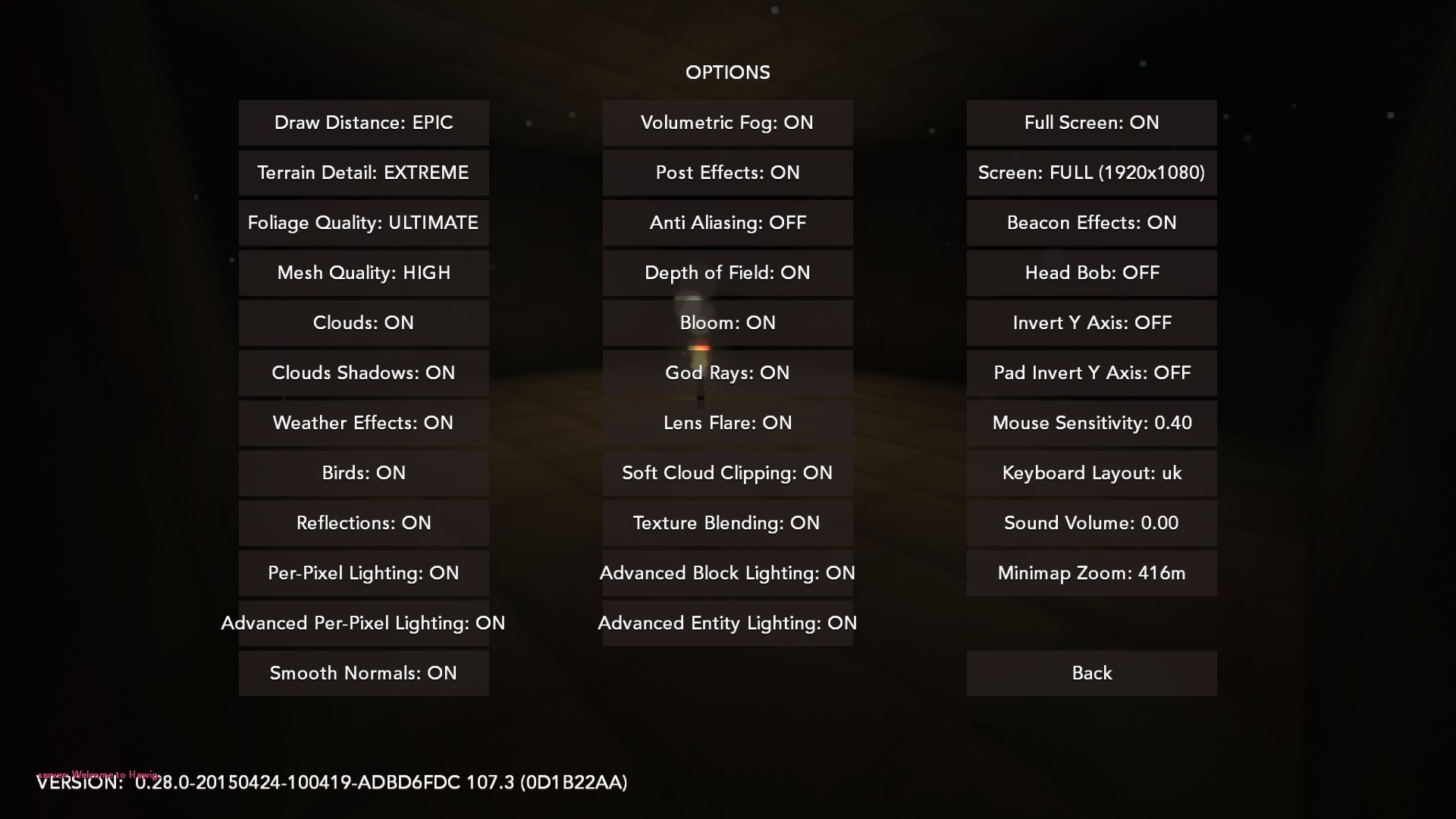The width and height of the screenshot is (1456, 819).
Task: Change the Keyboard Layout setting
Action: (1091, 473)
